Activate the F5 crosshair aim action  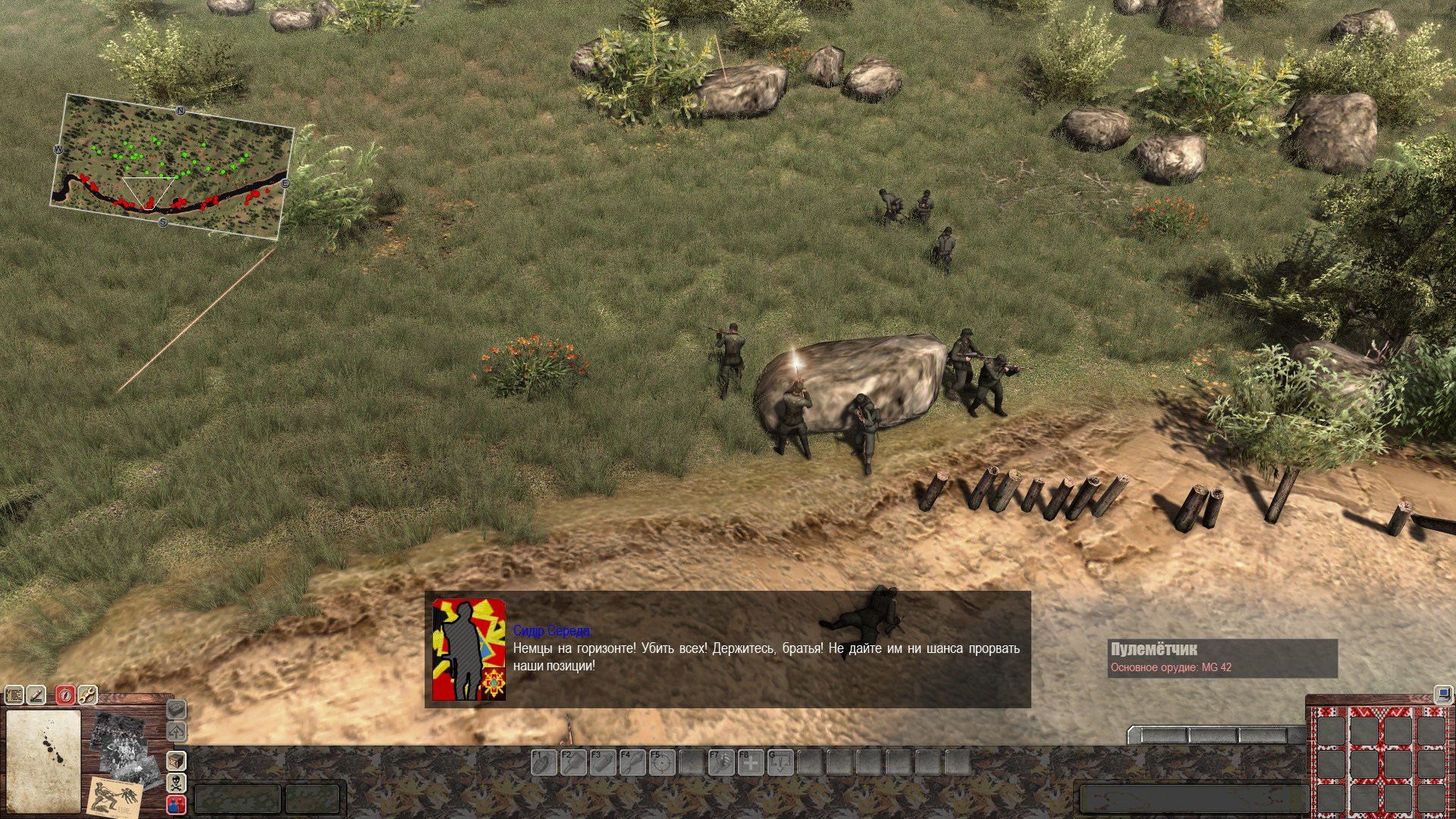pyautogui.click(x=661, y=762)
